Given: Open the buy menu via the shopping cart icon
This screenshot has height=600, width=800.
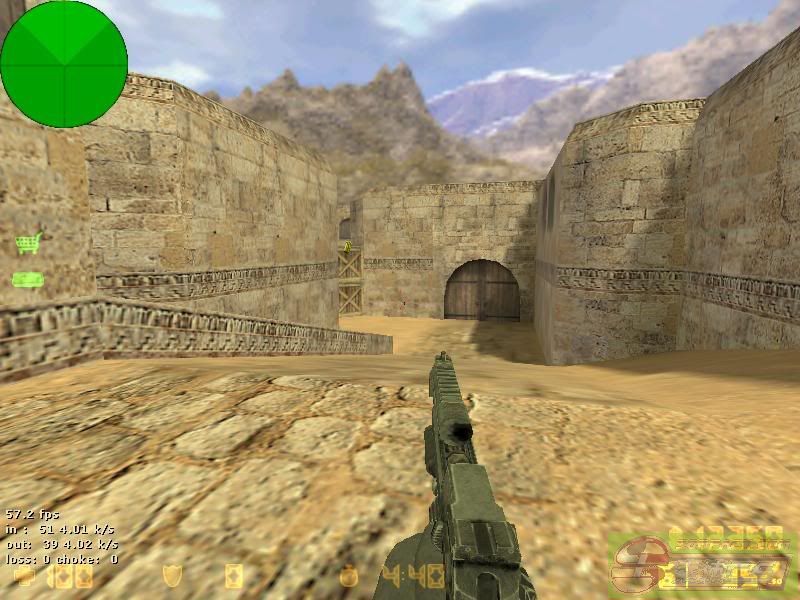Looking at the screenshot, I should pos(29,243).
